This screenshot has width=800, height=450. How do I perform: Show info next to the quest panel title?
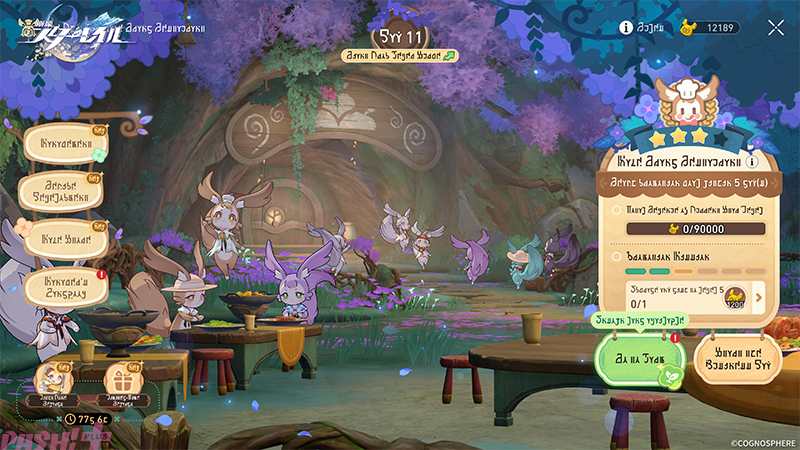(x=751, y=161)
